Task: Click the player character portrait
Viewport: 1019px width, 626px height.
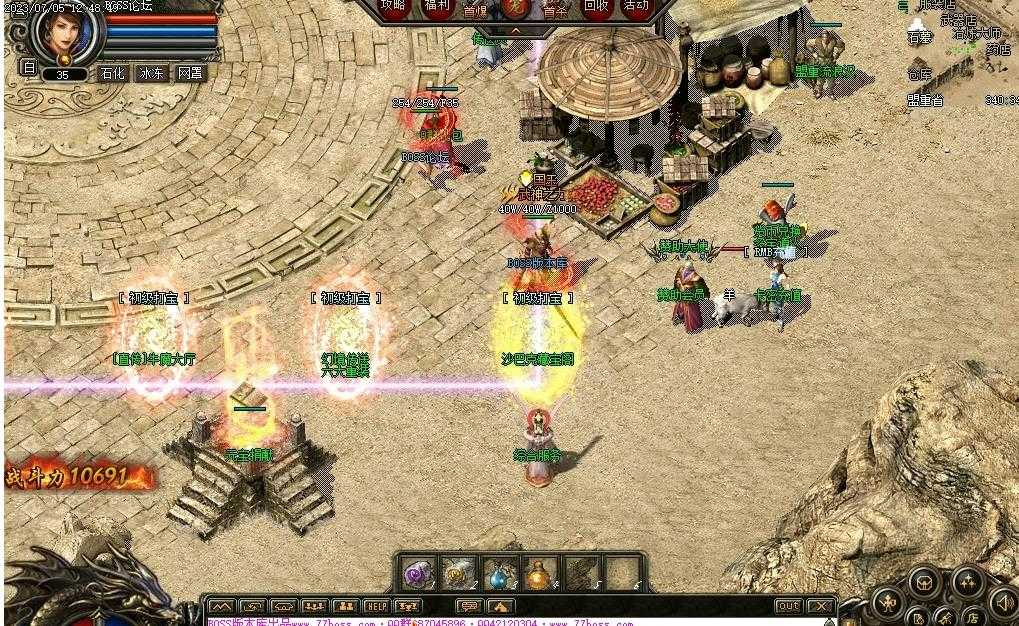Action: [x=67, y=33]
